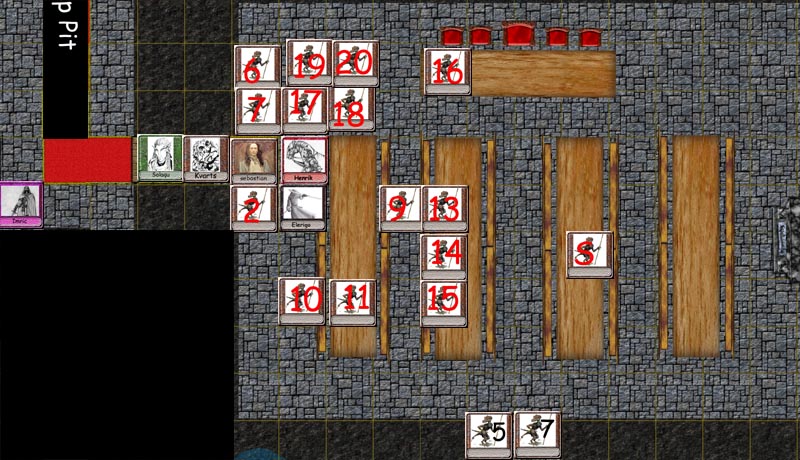Screen dimensions: 800x460
Task: Select the Kvarts character token
Action: point(207,158)
